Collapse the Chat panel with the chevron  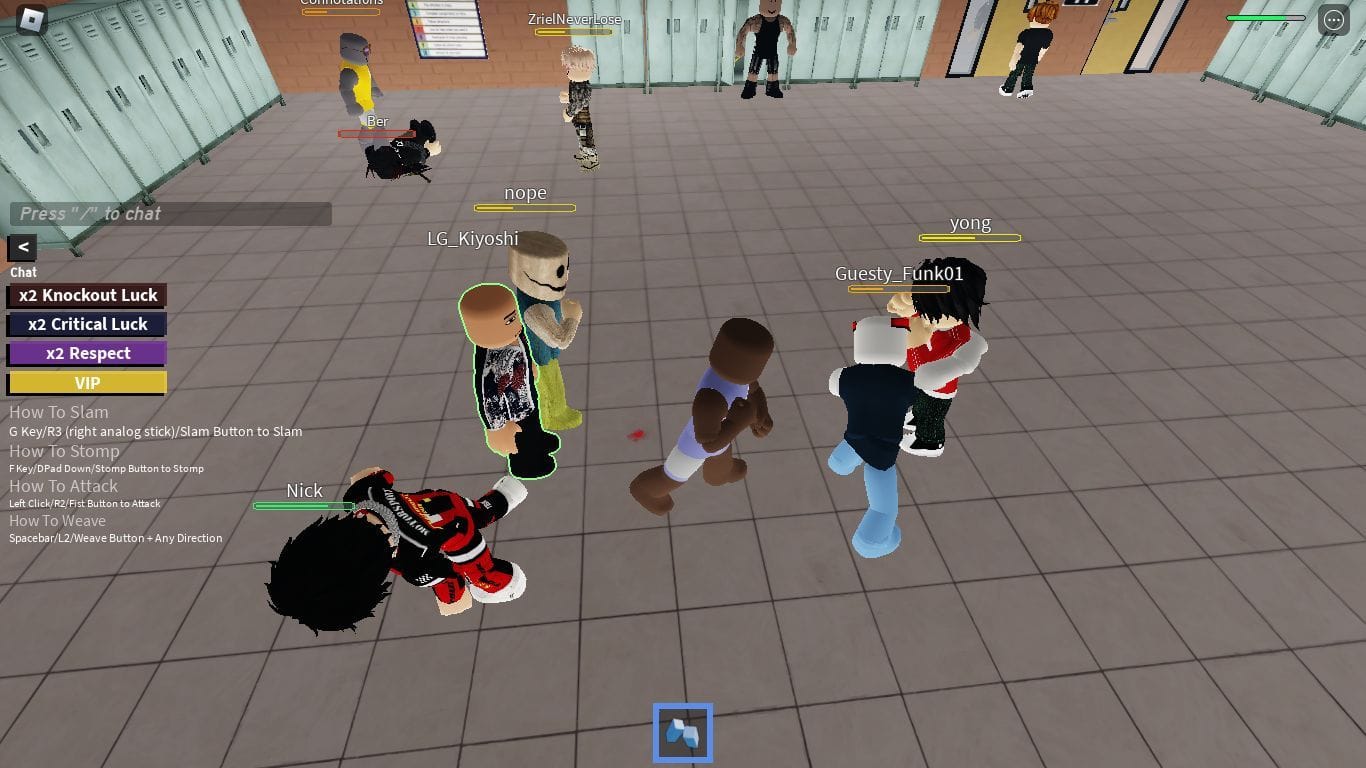21,247
